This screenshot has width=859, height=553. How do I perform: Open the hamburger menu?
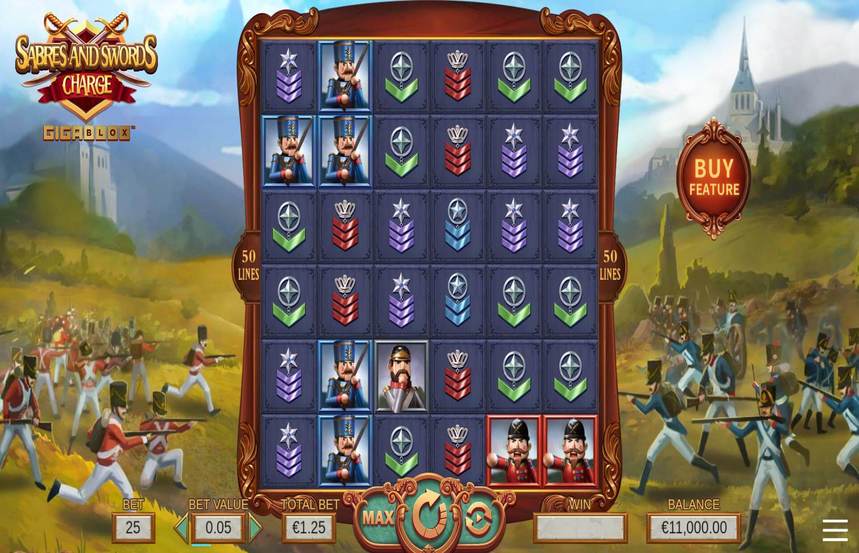(x=835, y=529)
